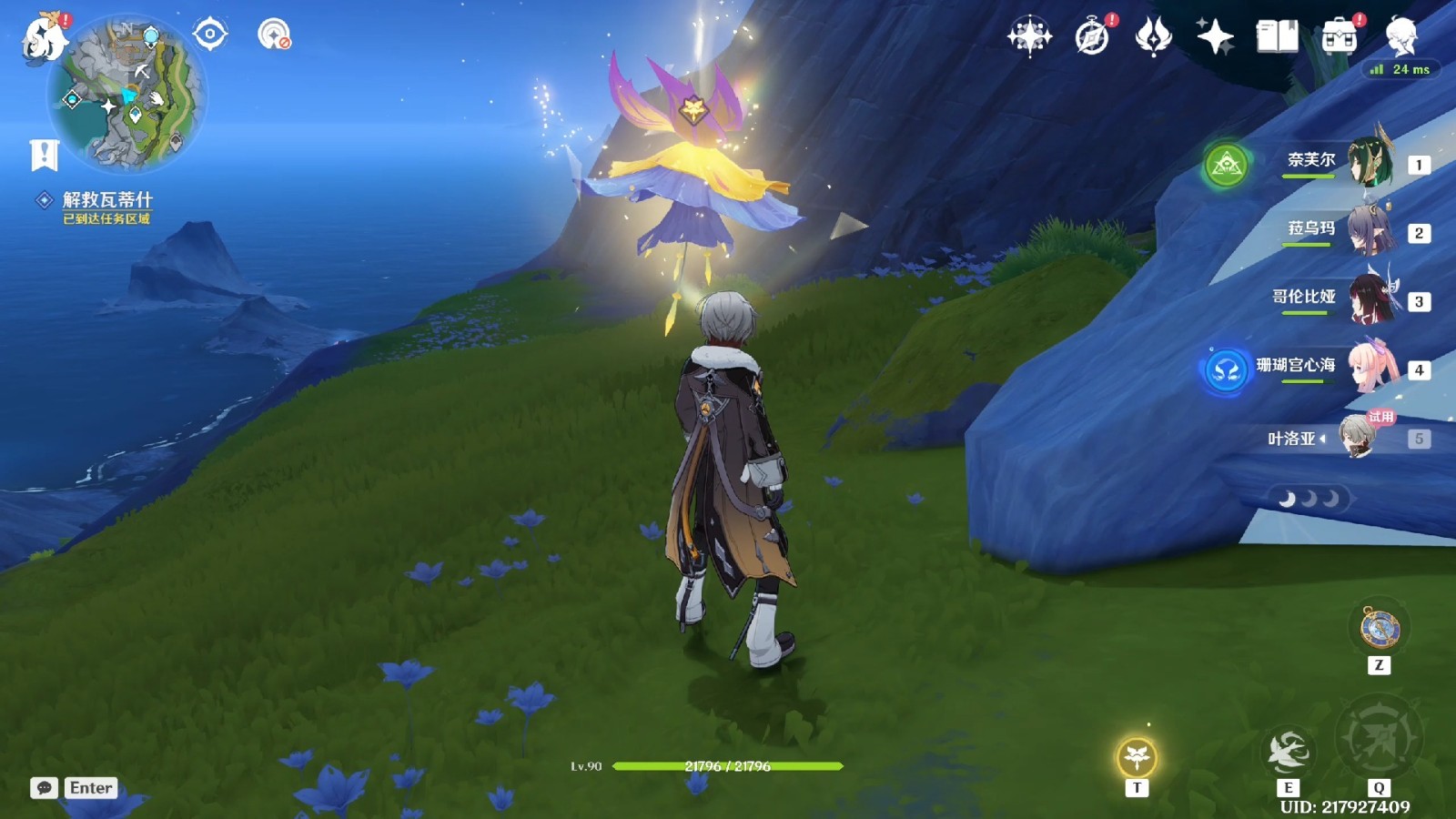
Task: Open the multiplayer co-op icon
Action: [273, 35]
